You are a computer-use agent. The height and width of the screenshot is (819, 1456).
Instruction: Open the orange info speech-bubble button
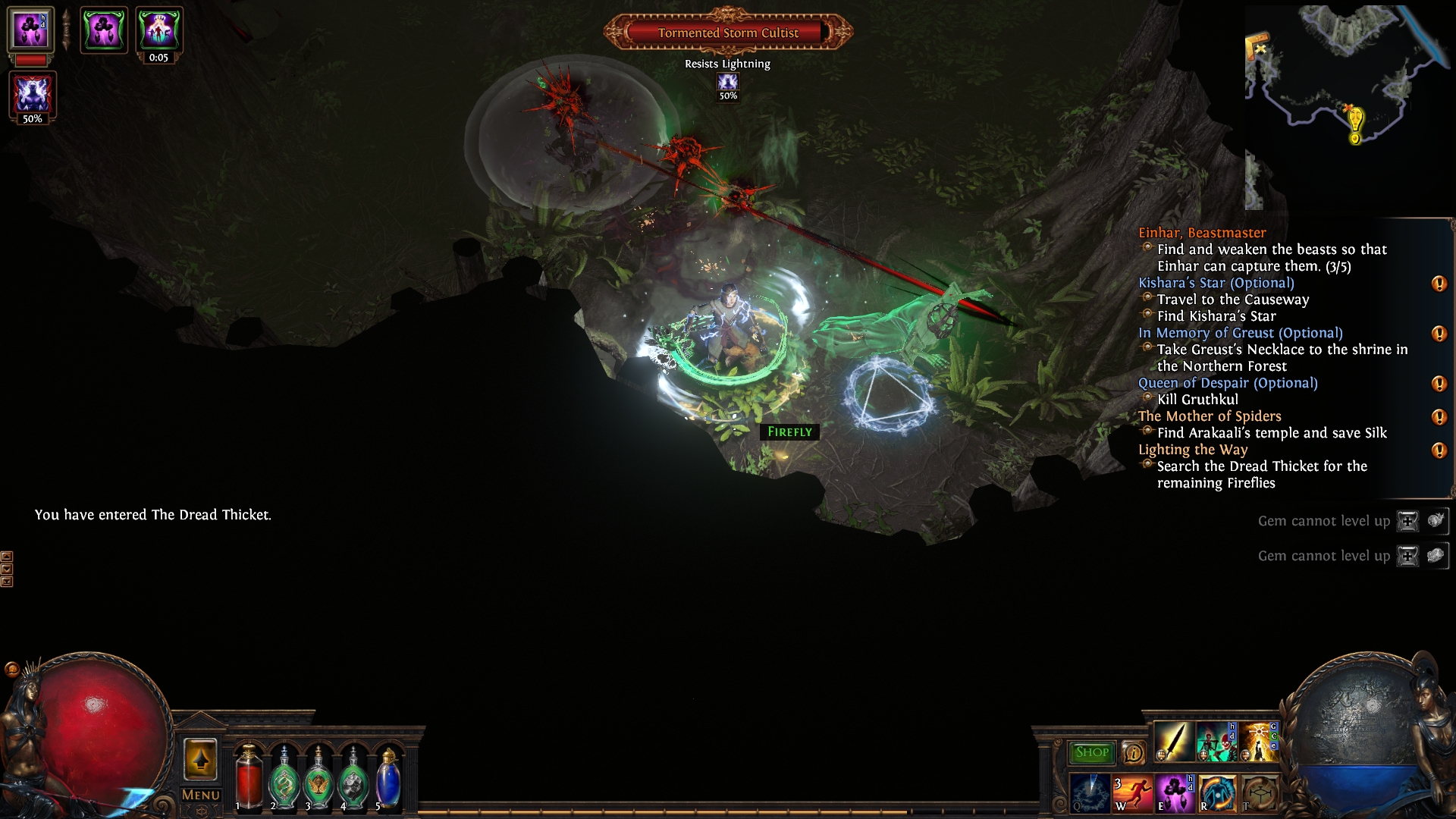[x=1133, y=752]
